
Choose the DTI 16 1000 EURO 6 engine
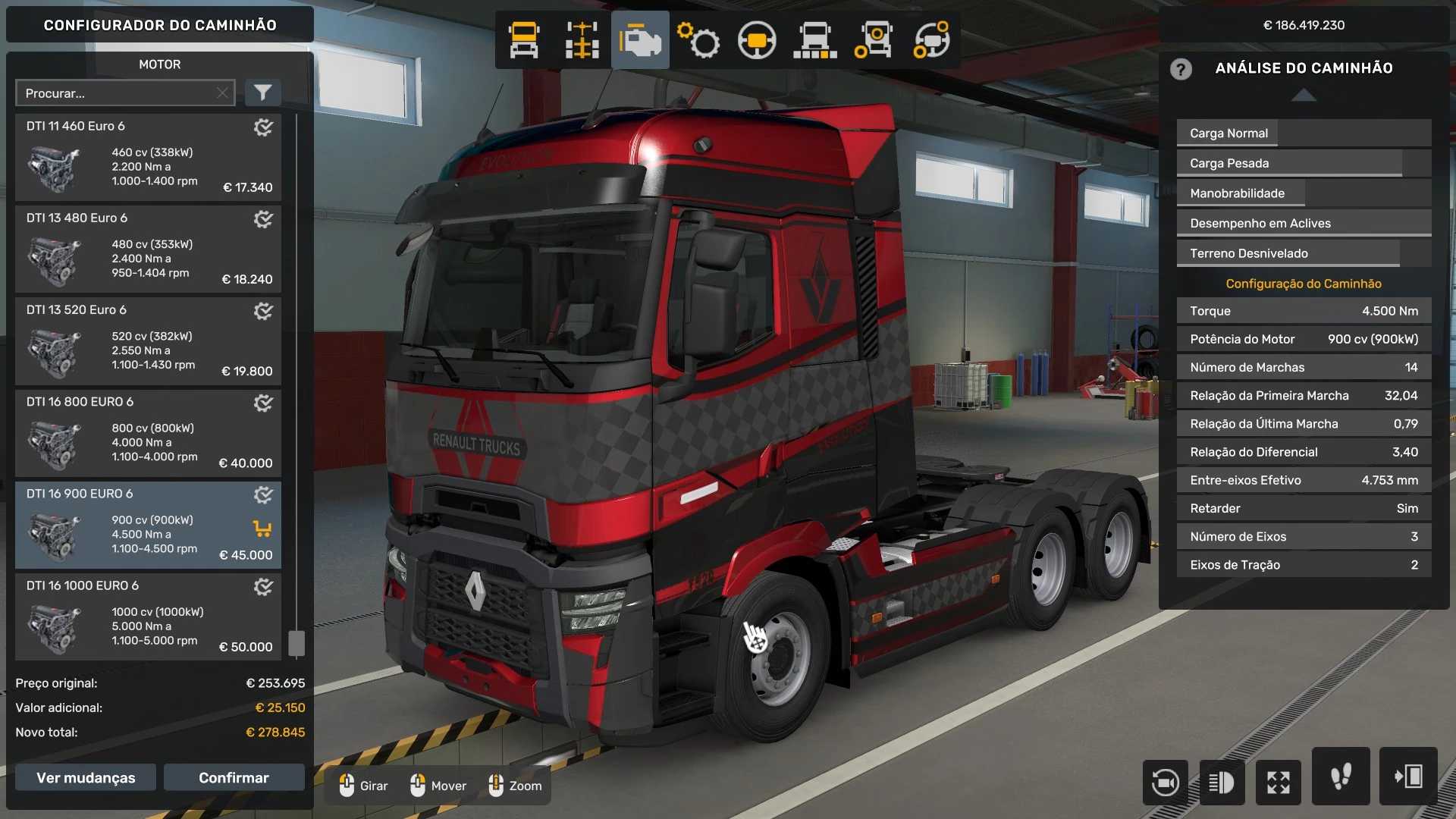tap(148, 617)
